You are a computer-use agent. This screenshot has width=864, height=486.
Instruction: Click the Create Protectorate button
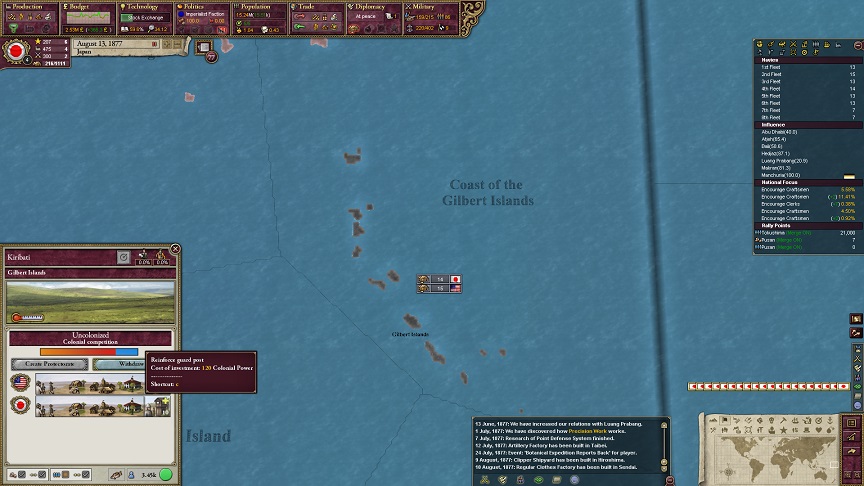click(x=50, y=364)
